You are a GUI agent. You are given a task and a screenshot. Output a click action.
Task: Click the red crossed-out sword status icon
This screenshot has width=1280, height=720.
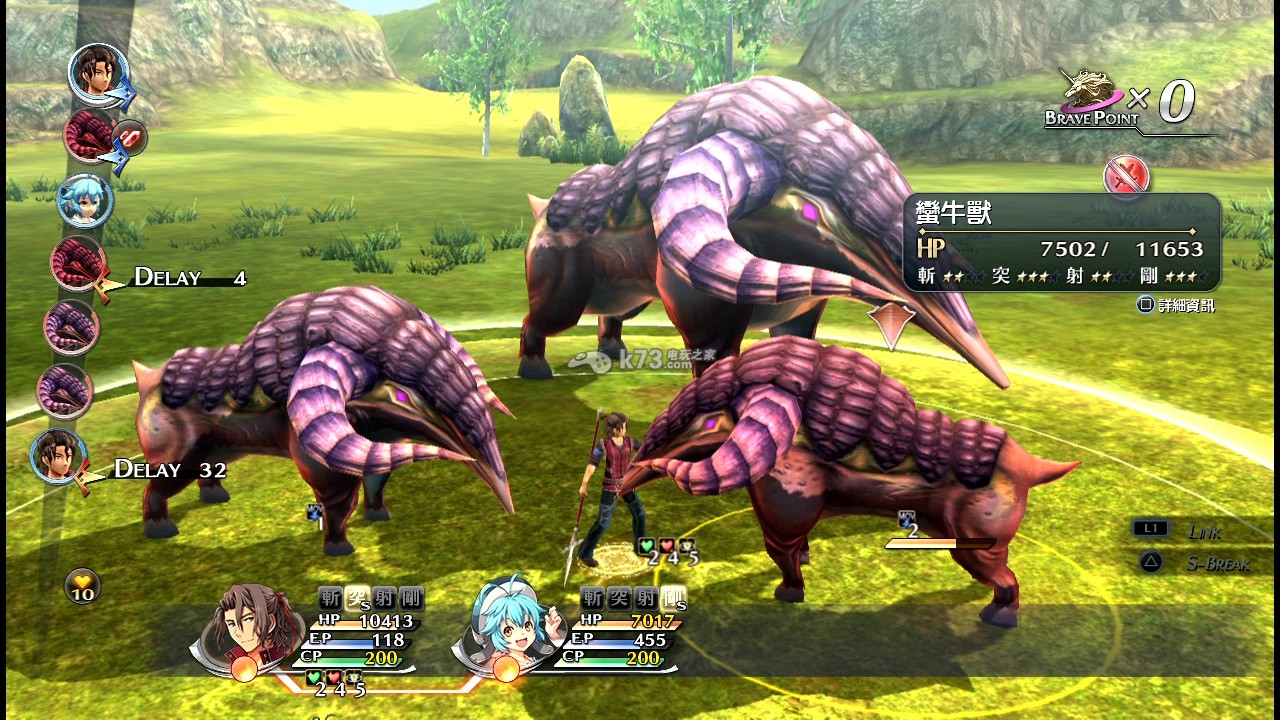coord(1127,177)
